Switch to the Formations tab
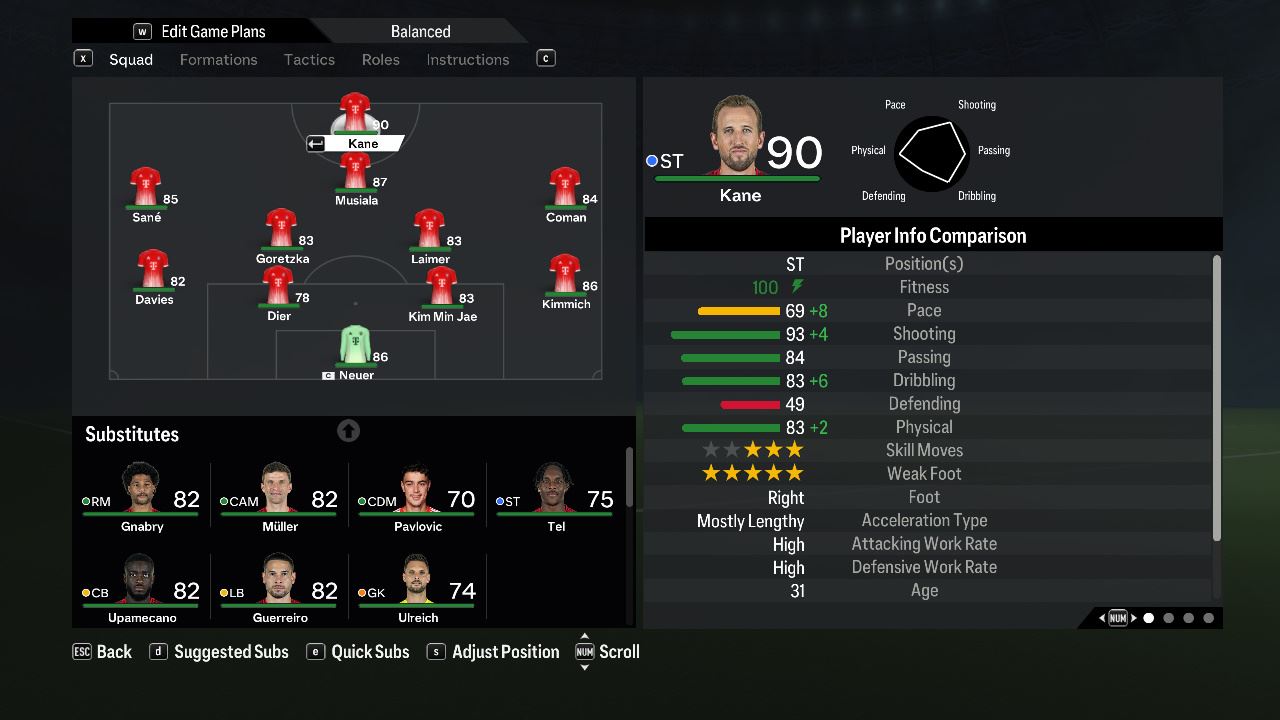 pyautogui.click(x=218, y=60)
